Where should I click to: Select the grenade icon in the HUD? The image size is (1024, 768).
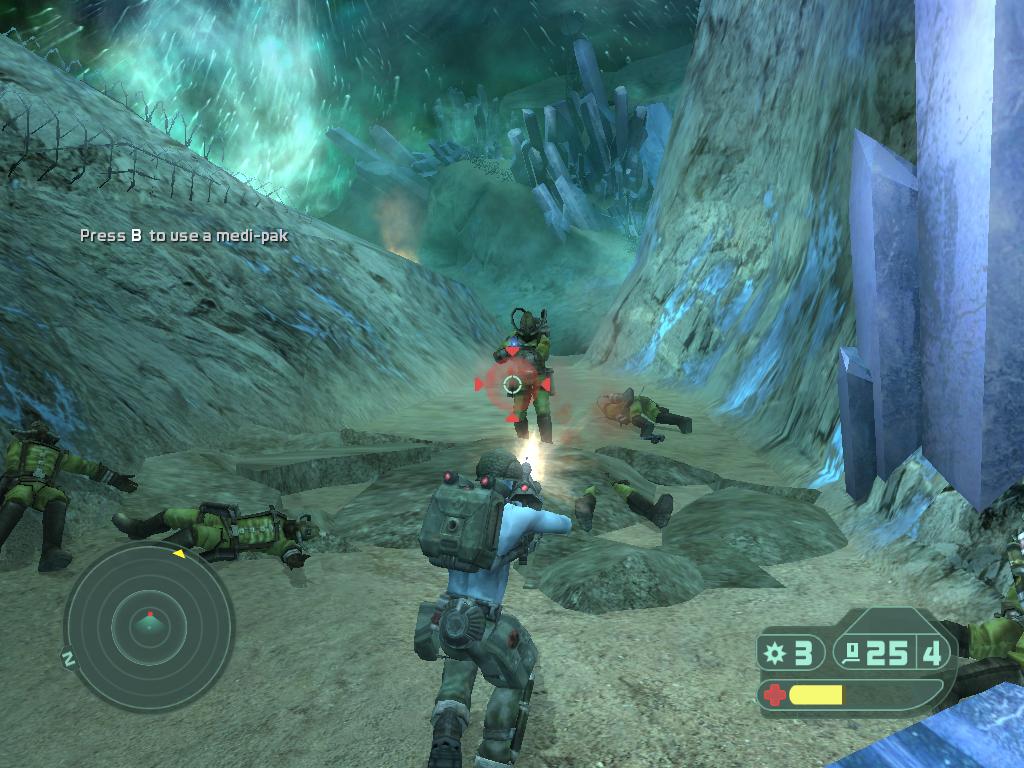pos(774,654)
